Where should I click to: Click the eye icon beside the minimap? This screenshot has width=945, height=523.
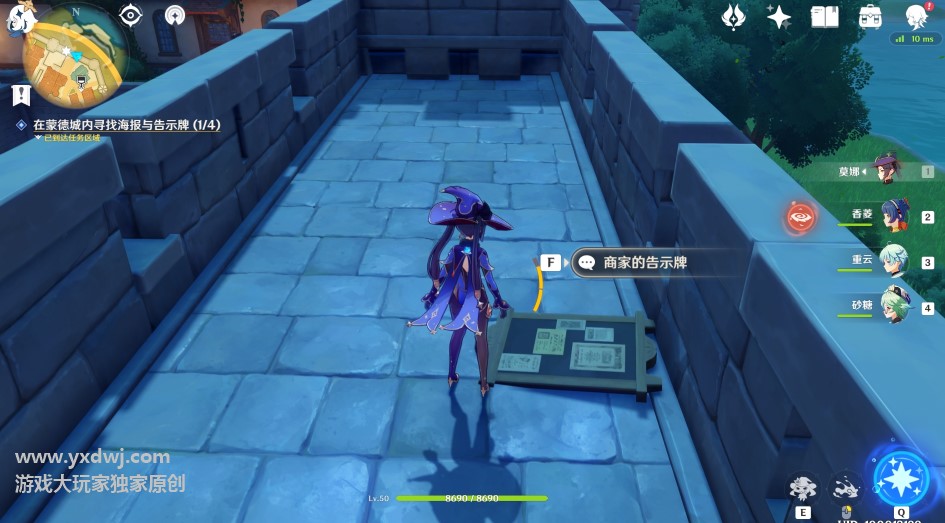click(130, 15)
